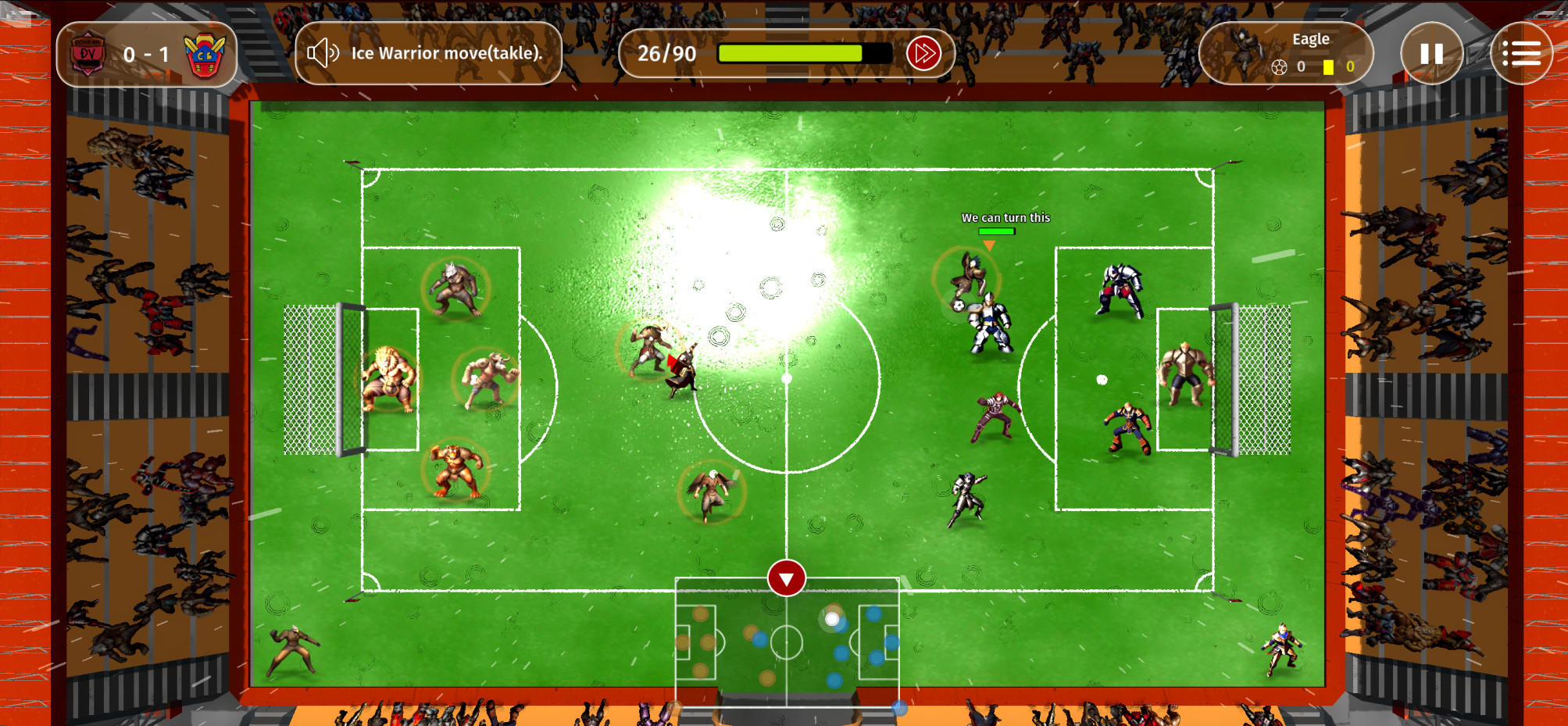Screen dimensions: 1568x726
Task: Click the CL team crest next to the score
Action: [x=205, y=53]
